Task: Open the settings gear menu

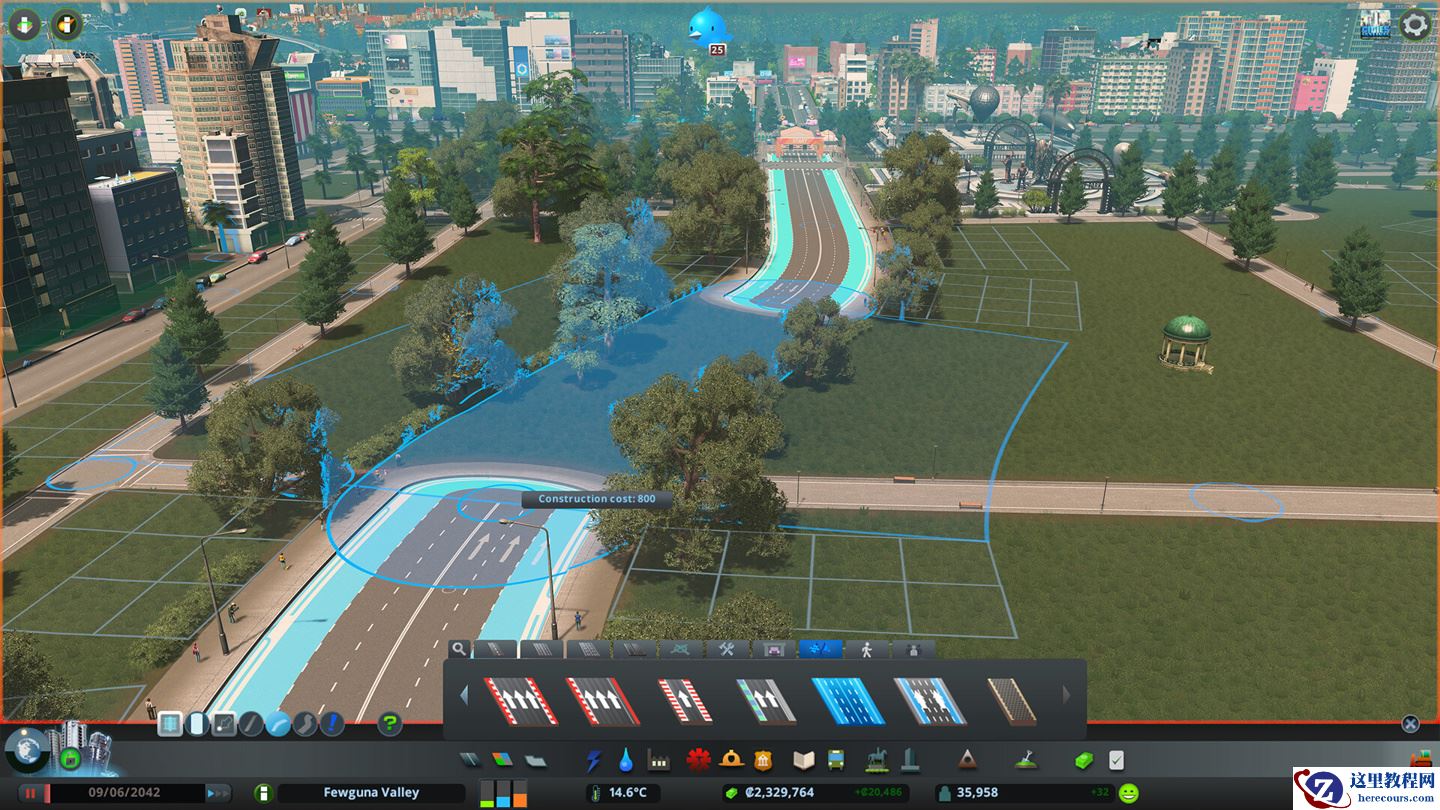Action: pyautogui.click(x=1414, y=24)
